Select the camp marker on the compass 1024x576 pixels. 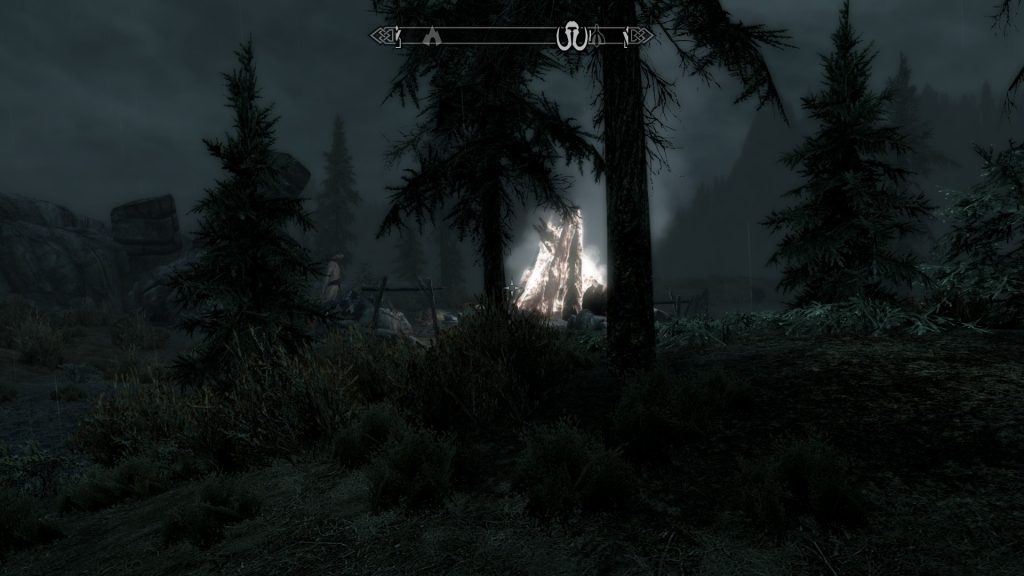point(432,36)
